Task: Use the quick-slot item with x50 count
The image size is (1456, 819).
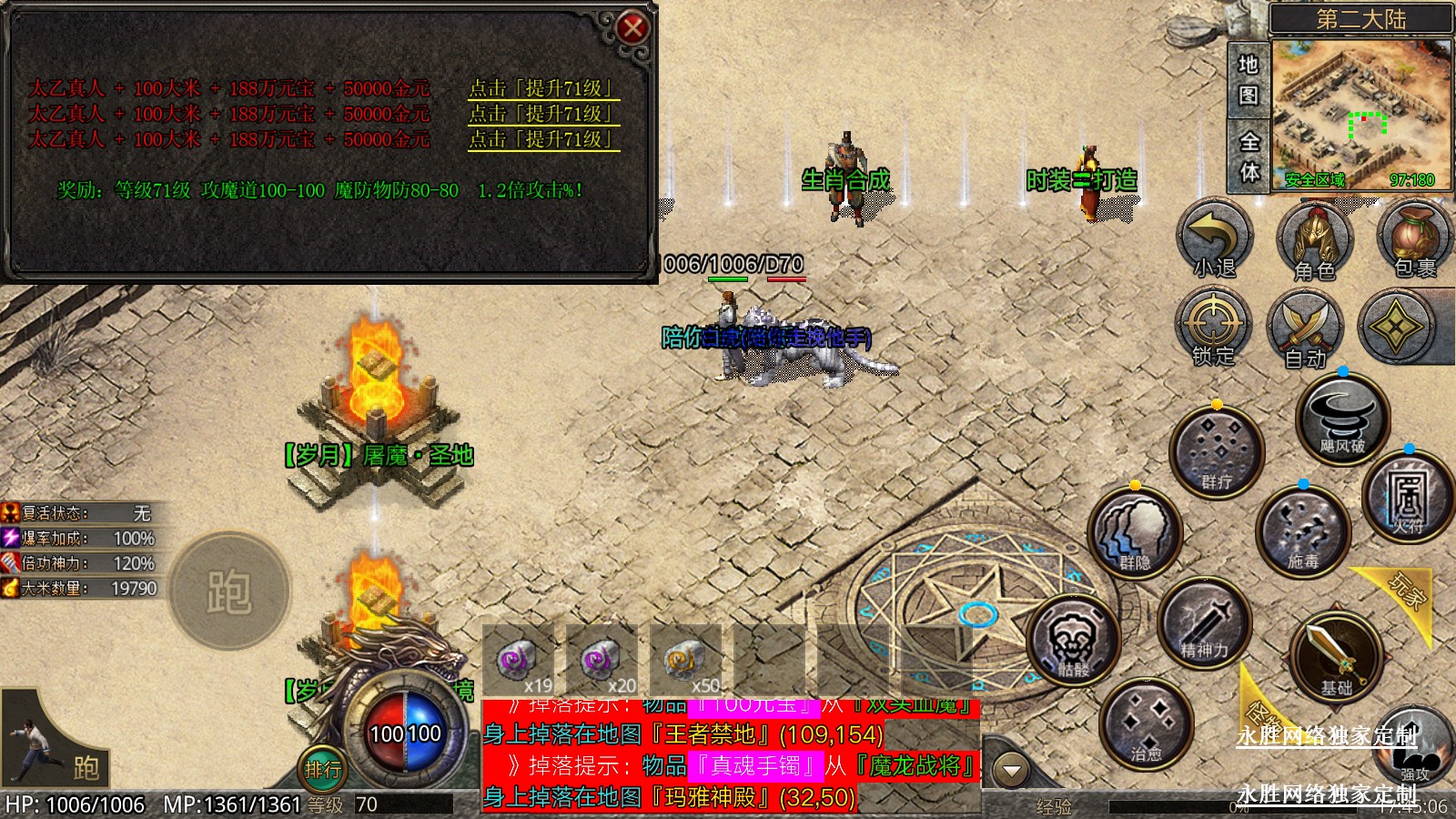Action: click(x=685, y=662)
